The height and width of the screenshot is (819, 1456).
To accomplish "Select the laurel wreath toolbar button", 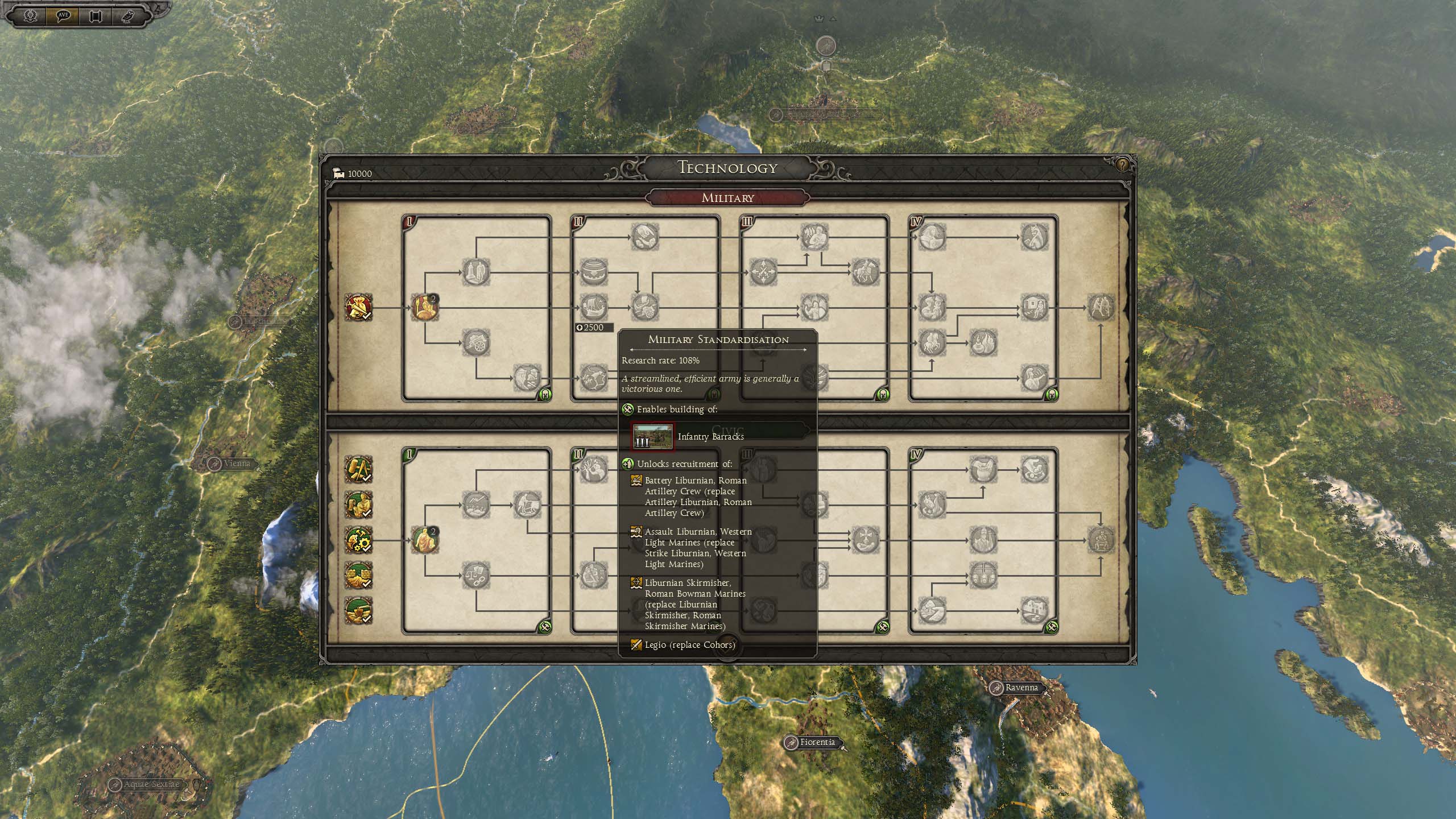I will pos(31,15).
